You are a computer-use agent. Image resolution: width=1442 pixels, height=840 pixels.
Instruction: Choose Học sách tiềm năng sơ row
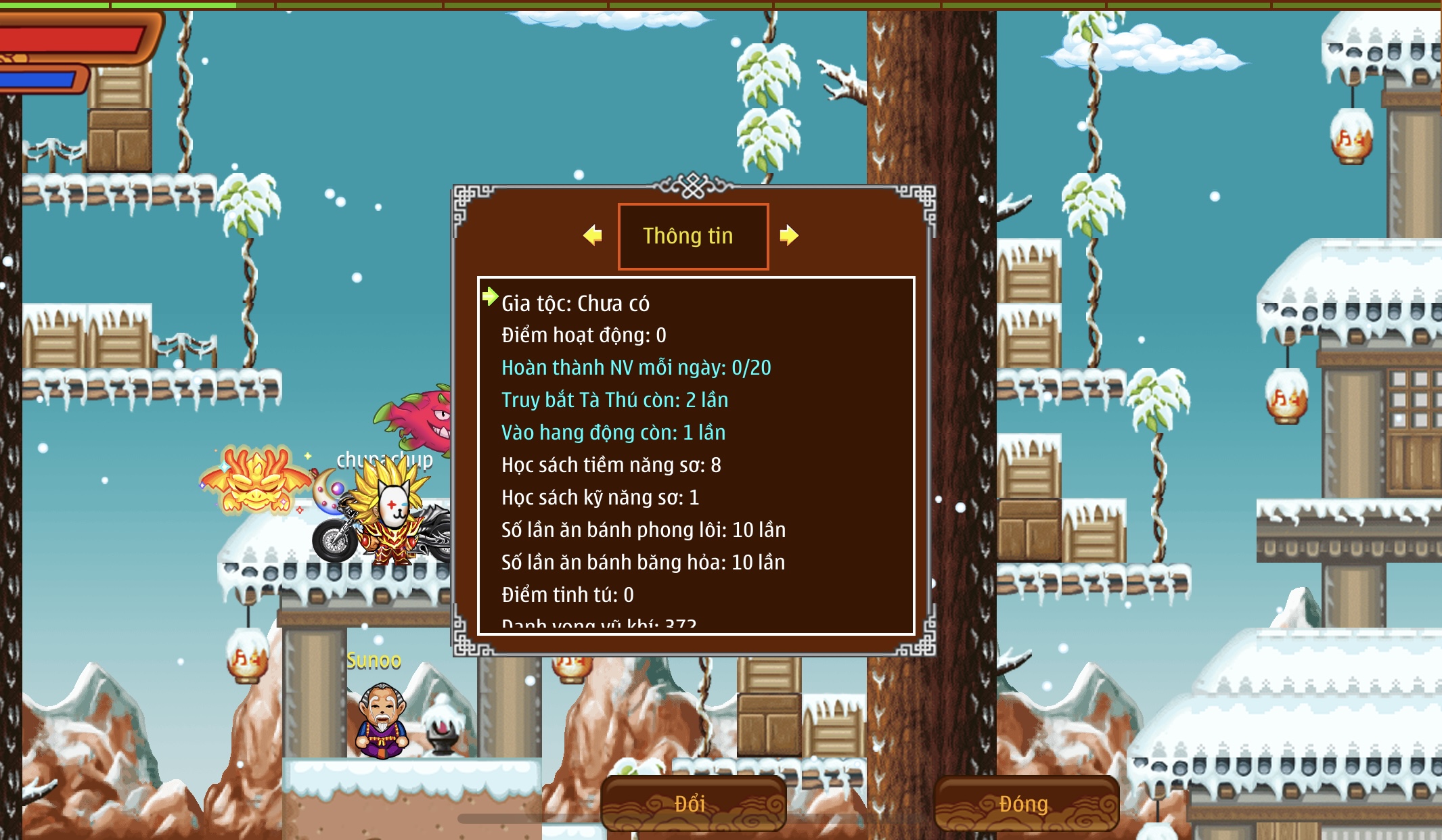click(611, 465)
